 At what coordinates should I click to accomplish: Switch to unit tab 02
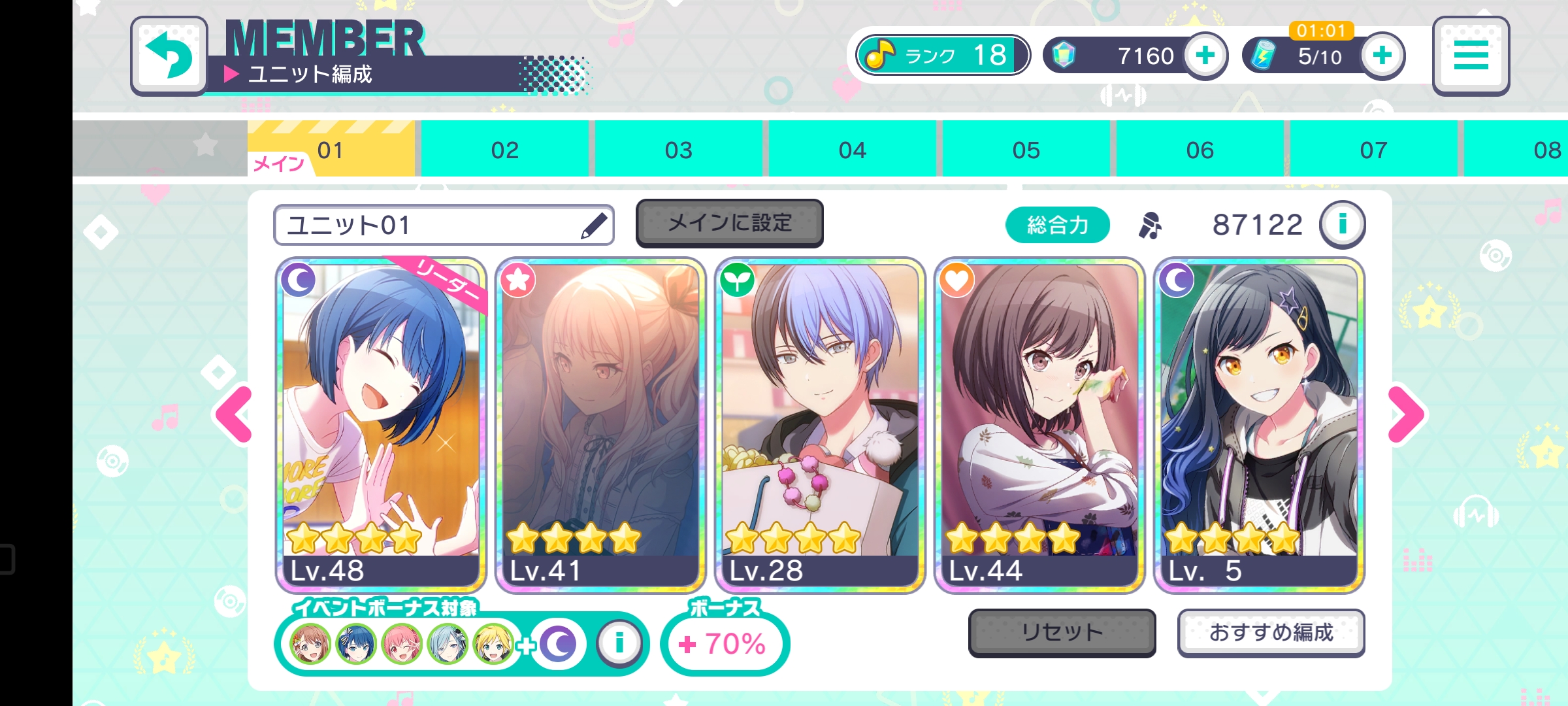pos(504,150)
